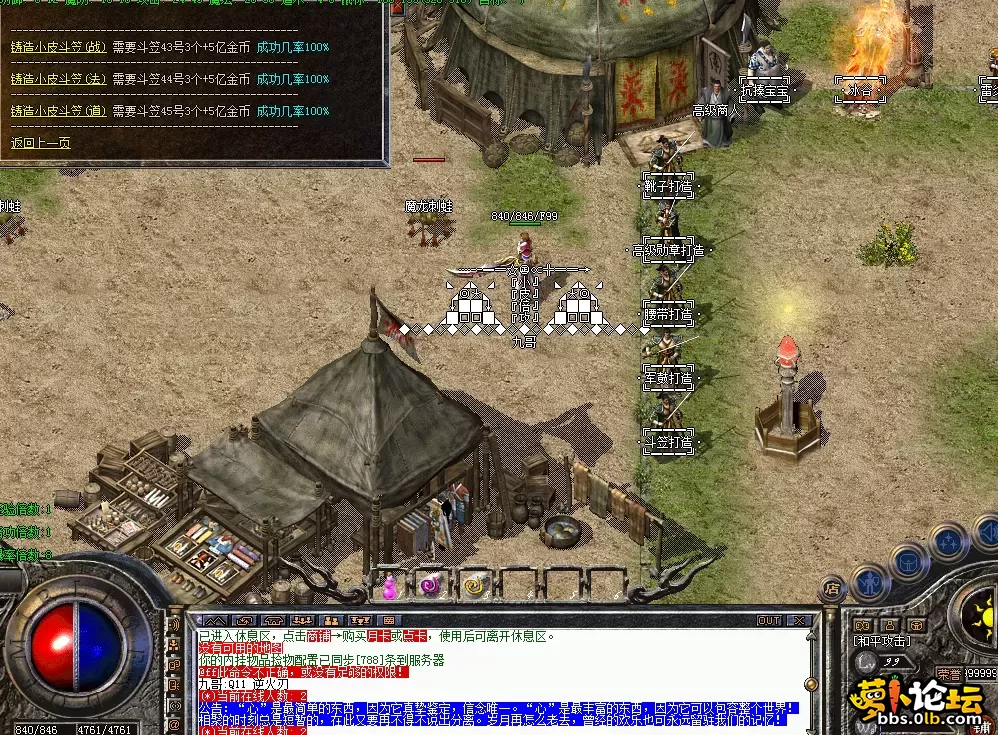Screen dimensions: 998x735
Task: Switch the 和平攻击 attack mode
Action: [x=881, y=640]
